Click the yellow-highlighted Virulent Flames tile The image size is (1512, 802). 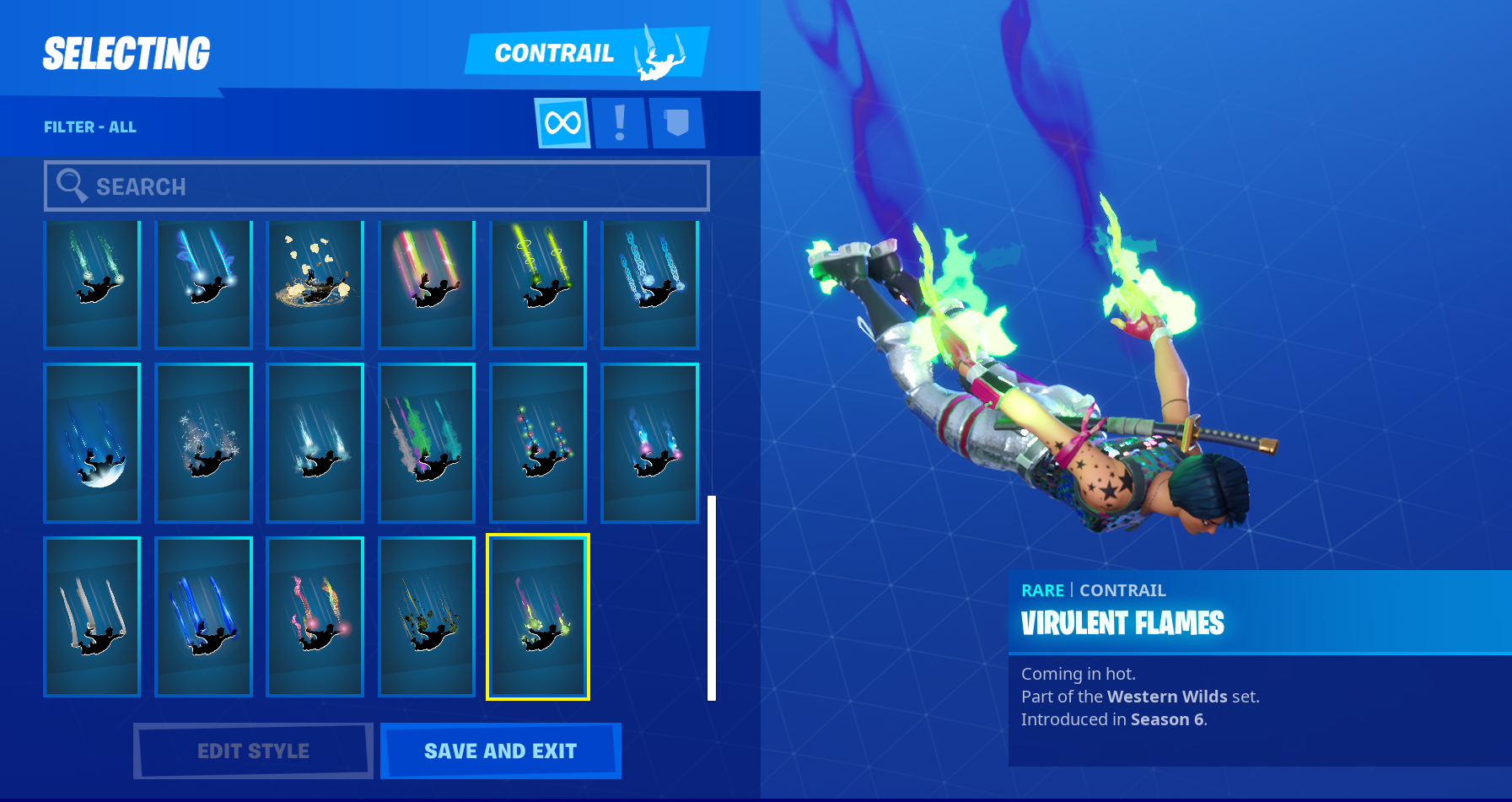point(538,616)
